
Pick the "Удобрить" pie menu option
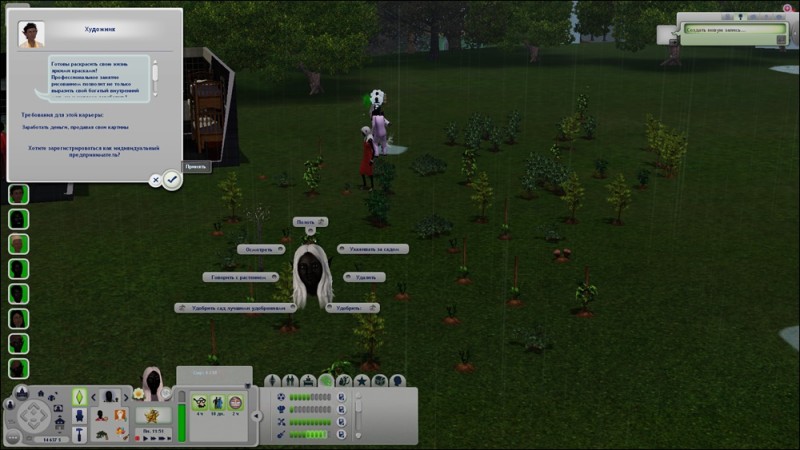click(x=353, y=308)
